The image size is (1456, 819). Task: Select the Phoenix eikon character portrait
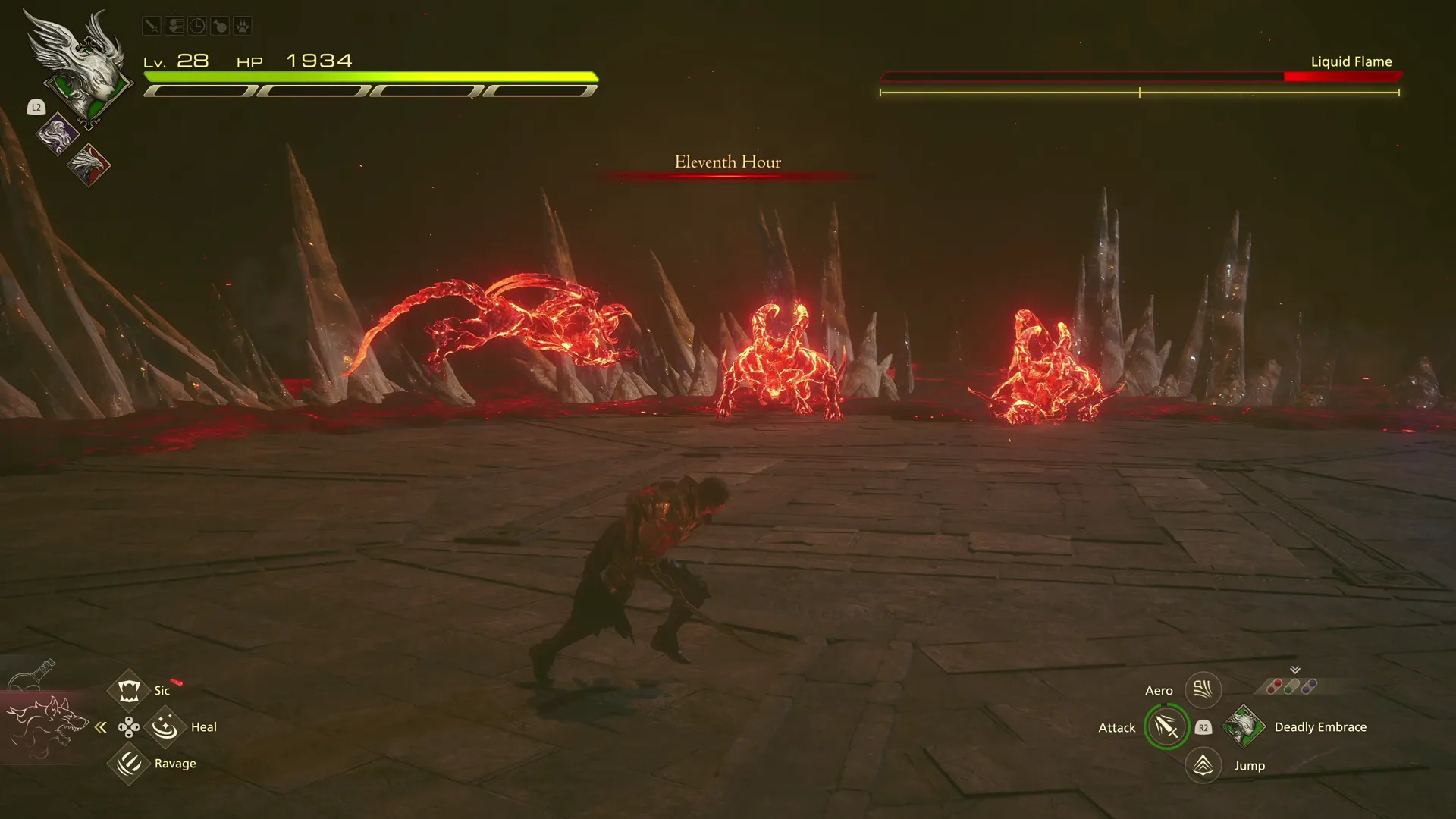[89, 165]
